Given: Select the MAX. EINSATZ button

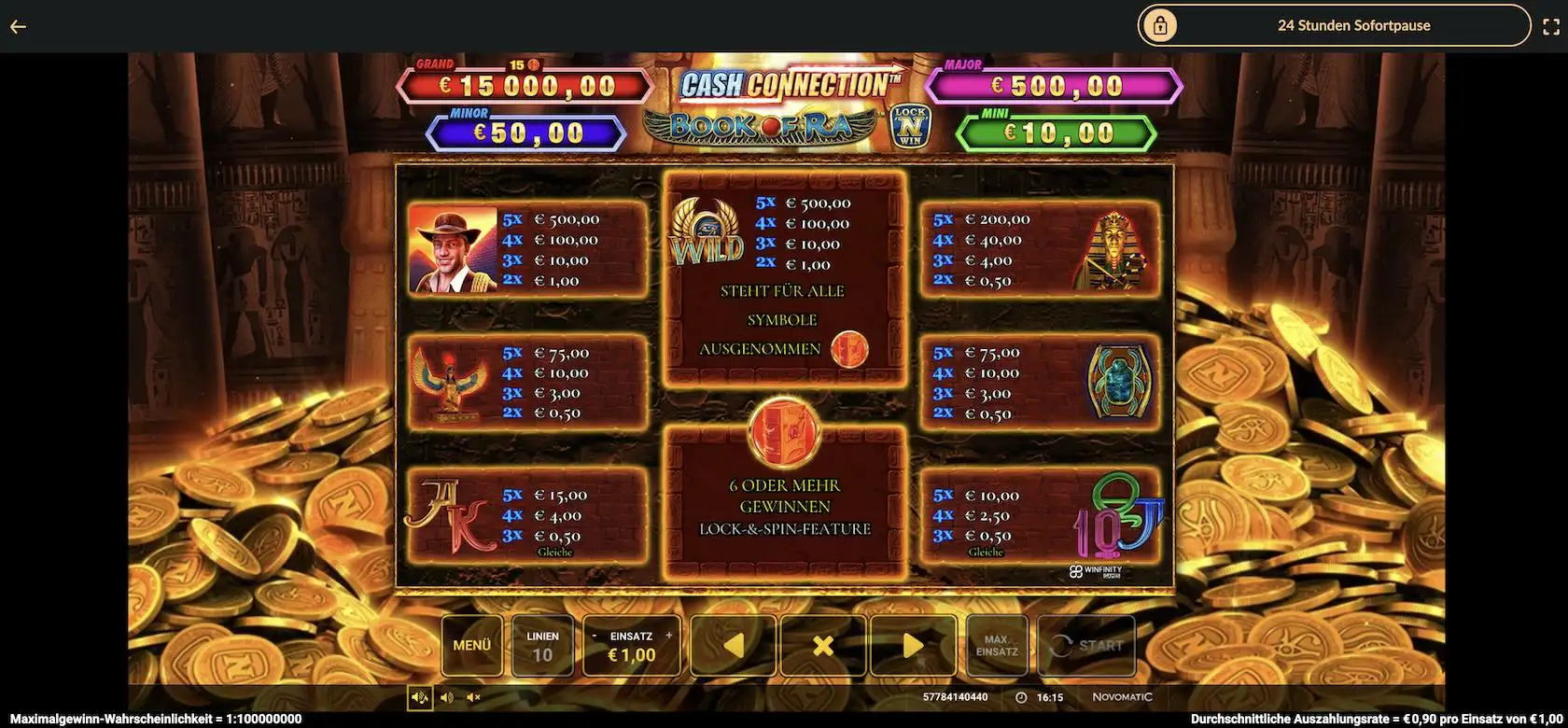Looking at the screenshot, I should click(997, 645).
